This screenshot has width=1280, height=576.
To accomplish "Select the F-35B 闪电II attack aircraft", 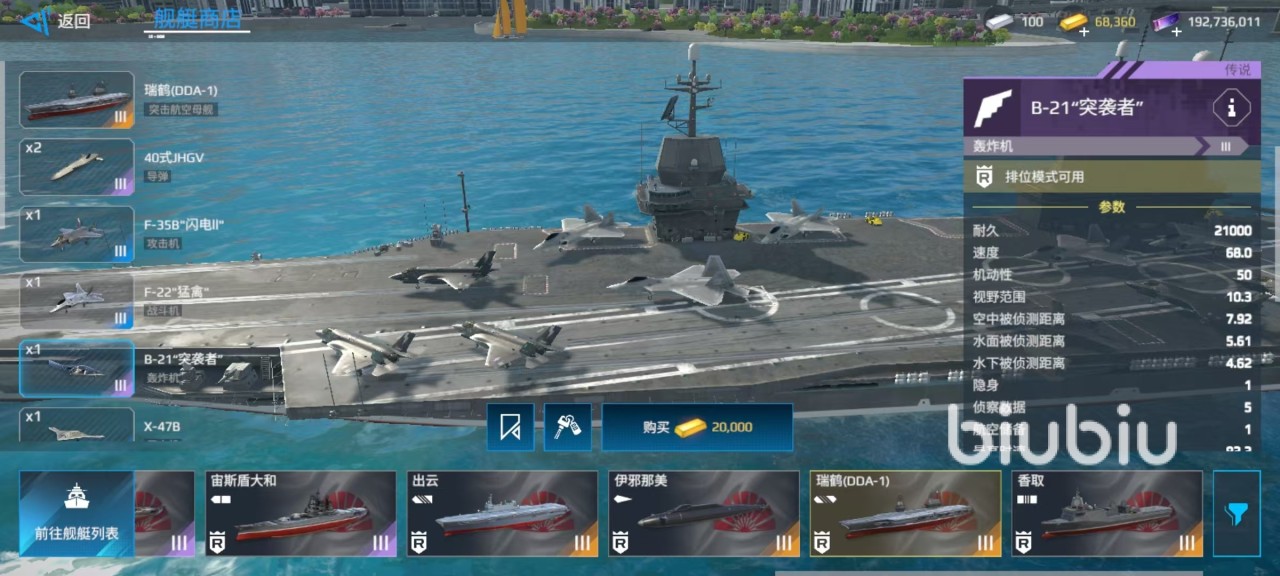I will tap(77, 234).
